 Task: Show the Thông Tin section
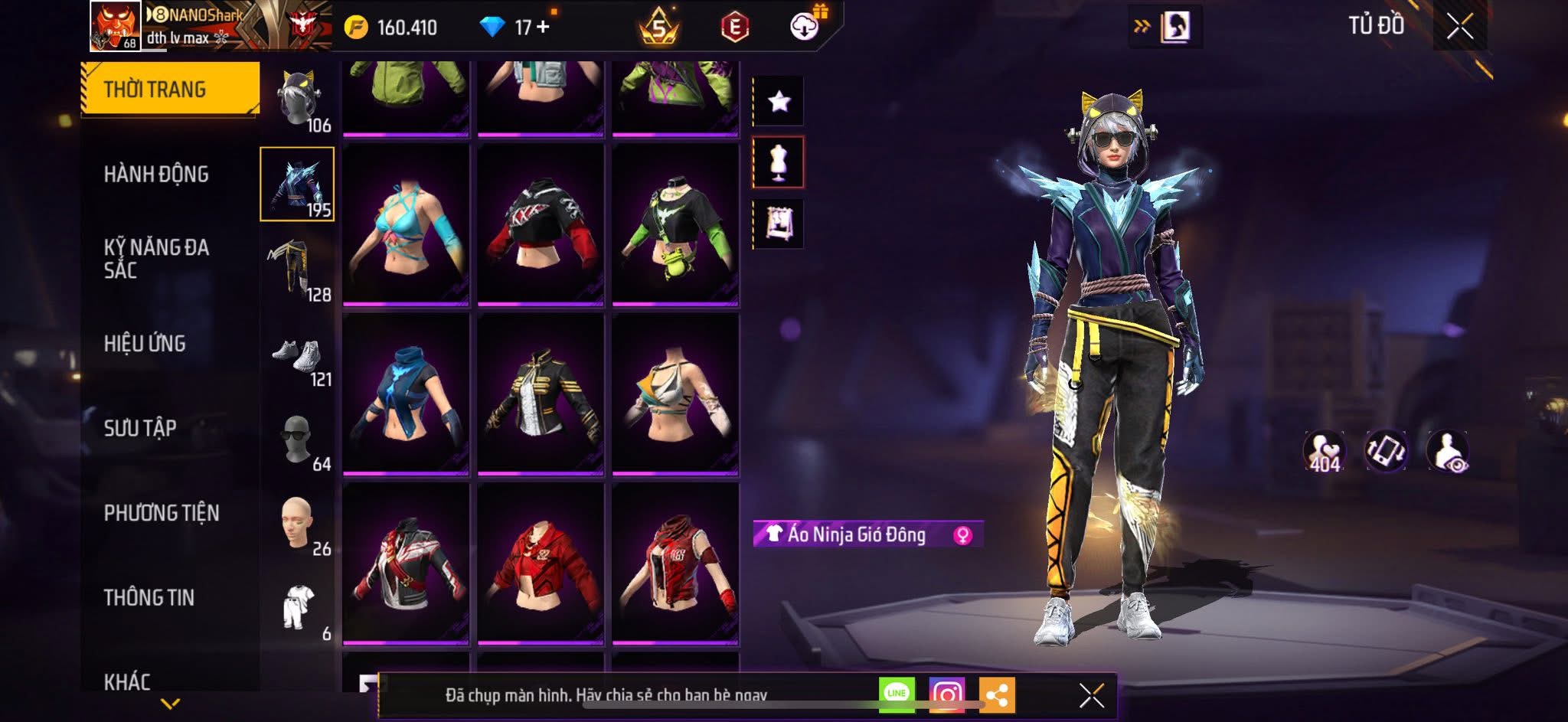pos(149,597)
